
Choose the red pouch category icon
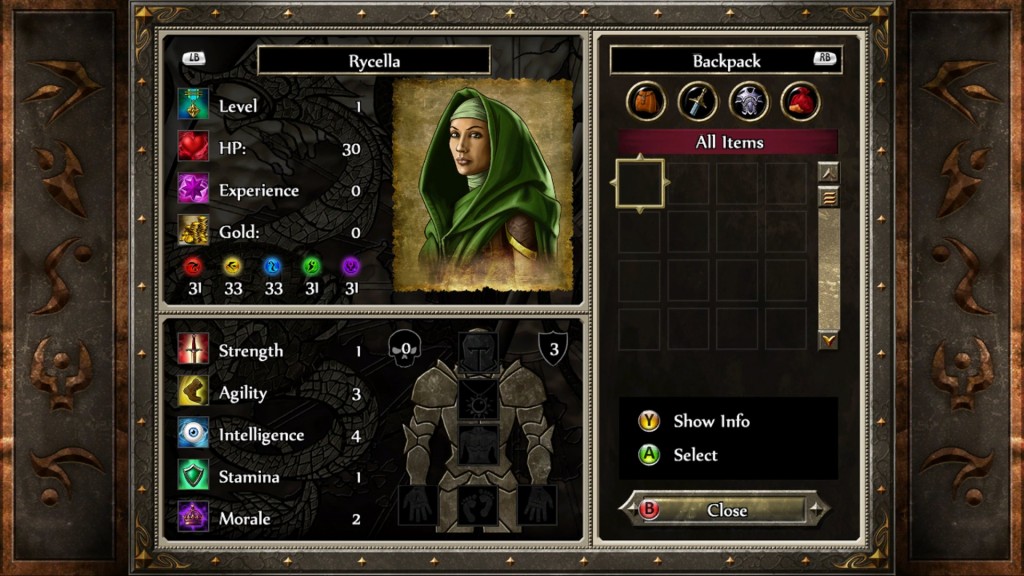click(800, 101)
